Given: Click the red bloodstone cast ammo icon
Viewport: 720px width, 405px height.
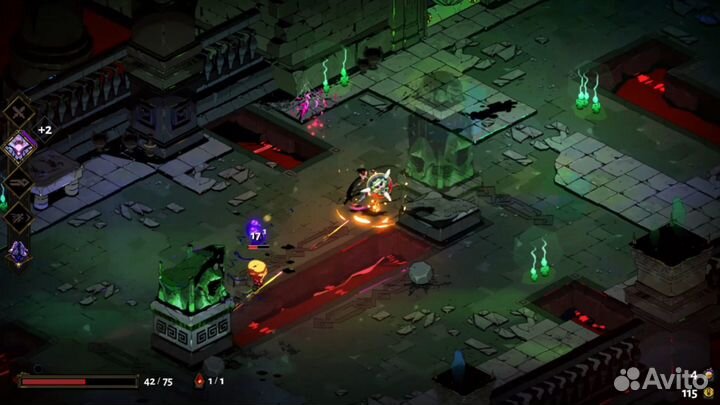Looking at the screenshot, I should (198, 381).
